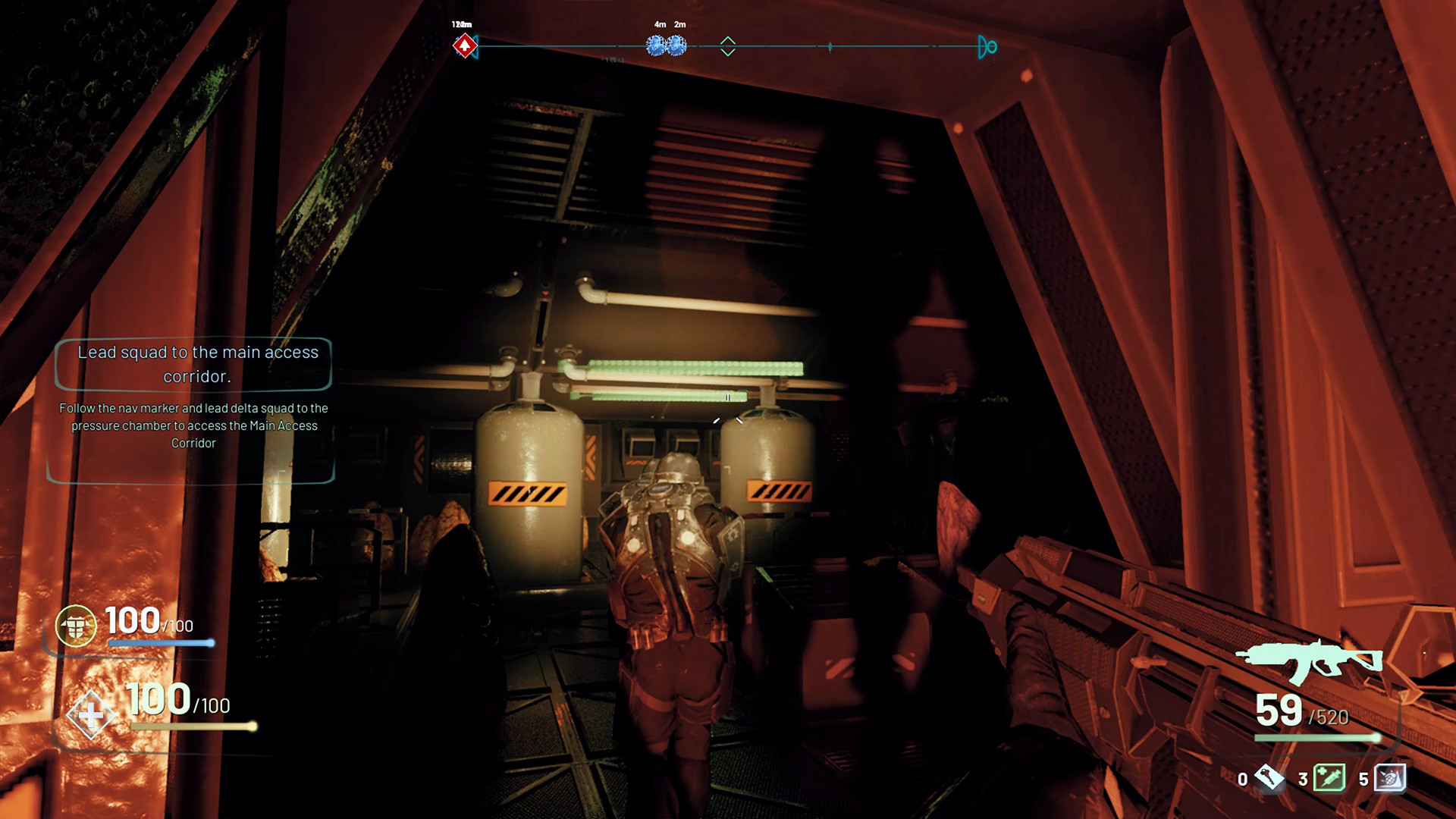Select the green chevron compass heading marker
Image resolution: width=1456 pixels, height=819 pixels.
(728, 46)
